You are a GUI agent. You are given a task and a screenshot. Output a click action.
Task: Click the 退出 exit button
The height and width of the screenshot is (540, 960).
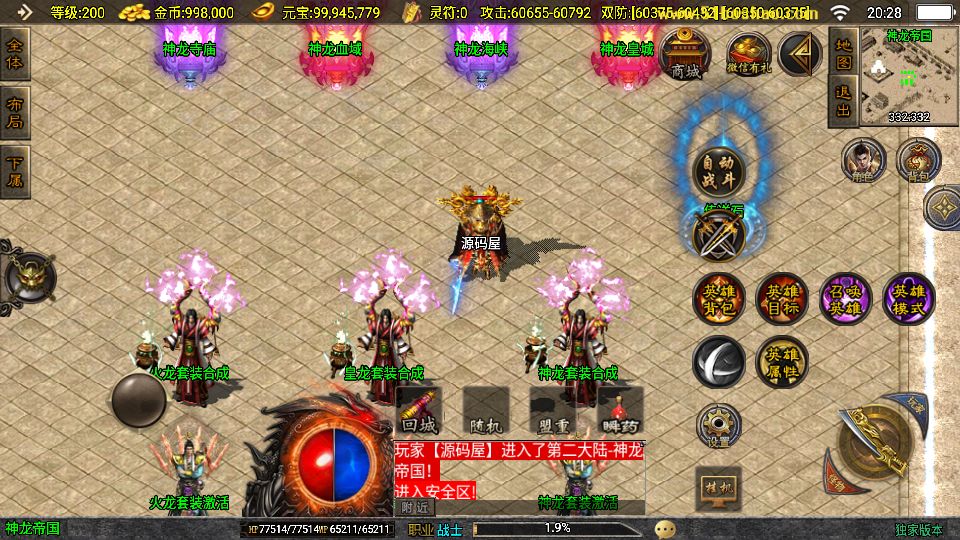(x=843, y=103)
